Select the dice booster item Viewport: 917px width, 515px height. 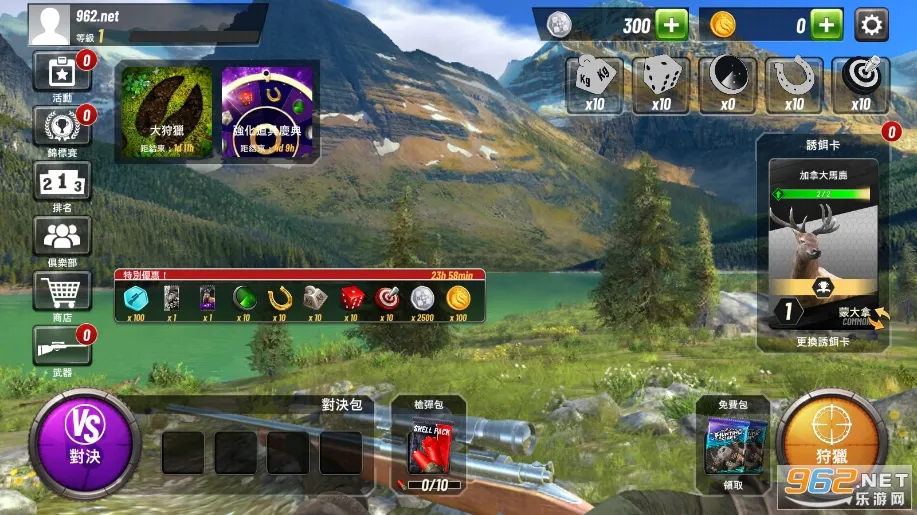(660, 82)
